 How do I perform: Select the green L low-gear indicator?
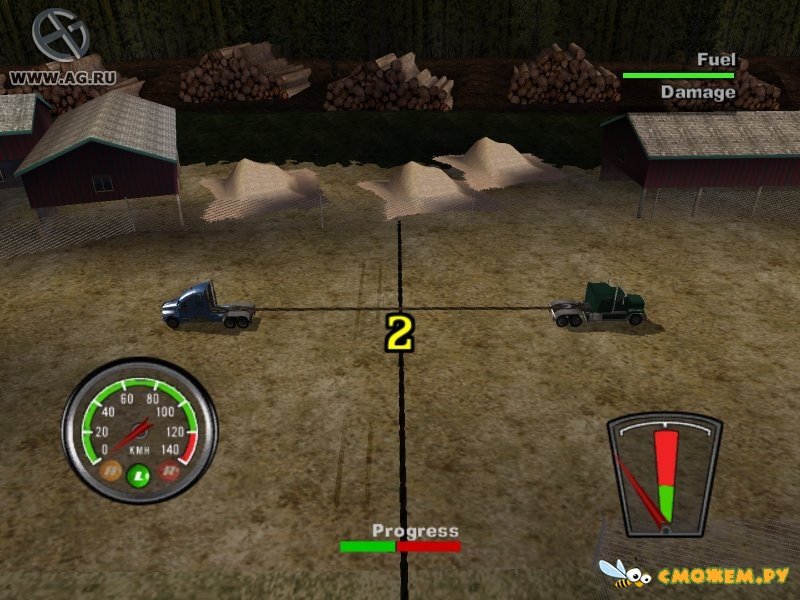(141, 477)
